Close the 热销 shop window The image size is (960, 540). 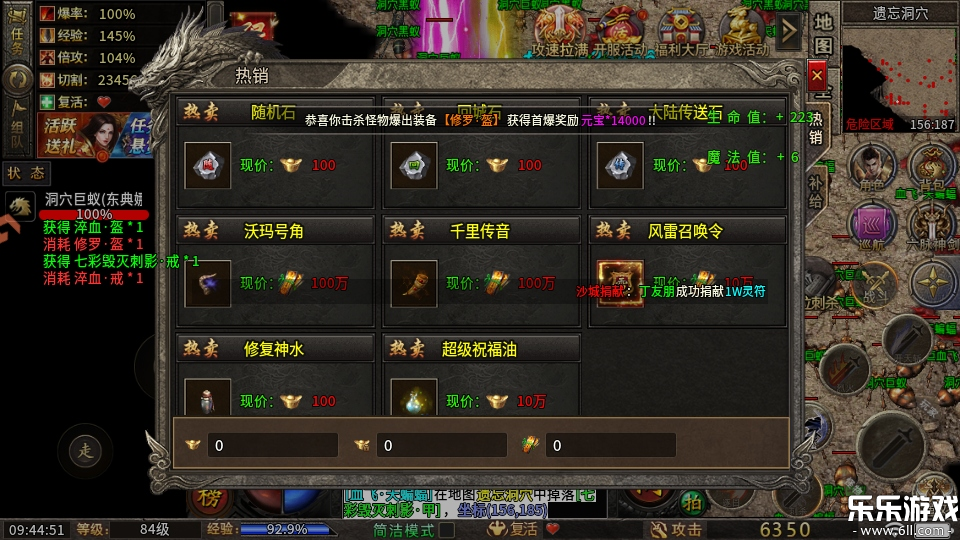point(817,76)
